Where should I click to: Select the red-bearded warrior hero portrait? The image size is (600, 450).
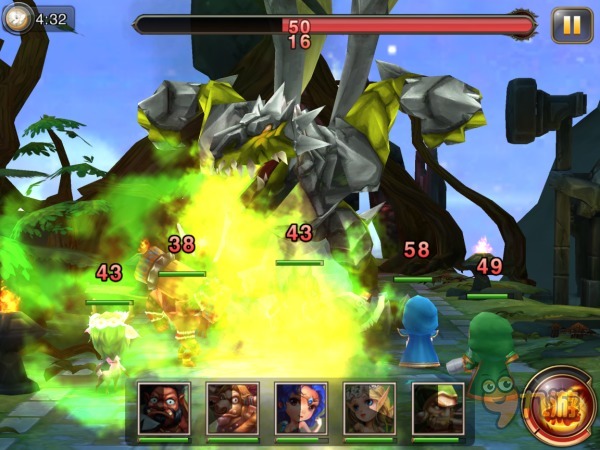[164, 409]
